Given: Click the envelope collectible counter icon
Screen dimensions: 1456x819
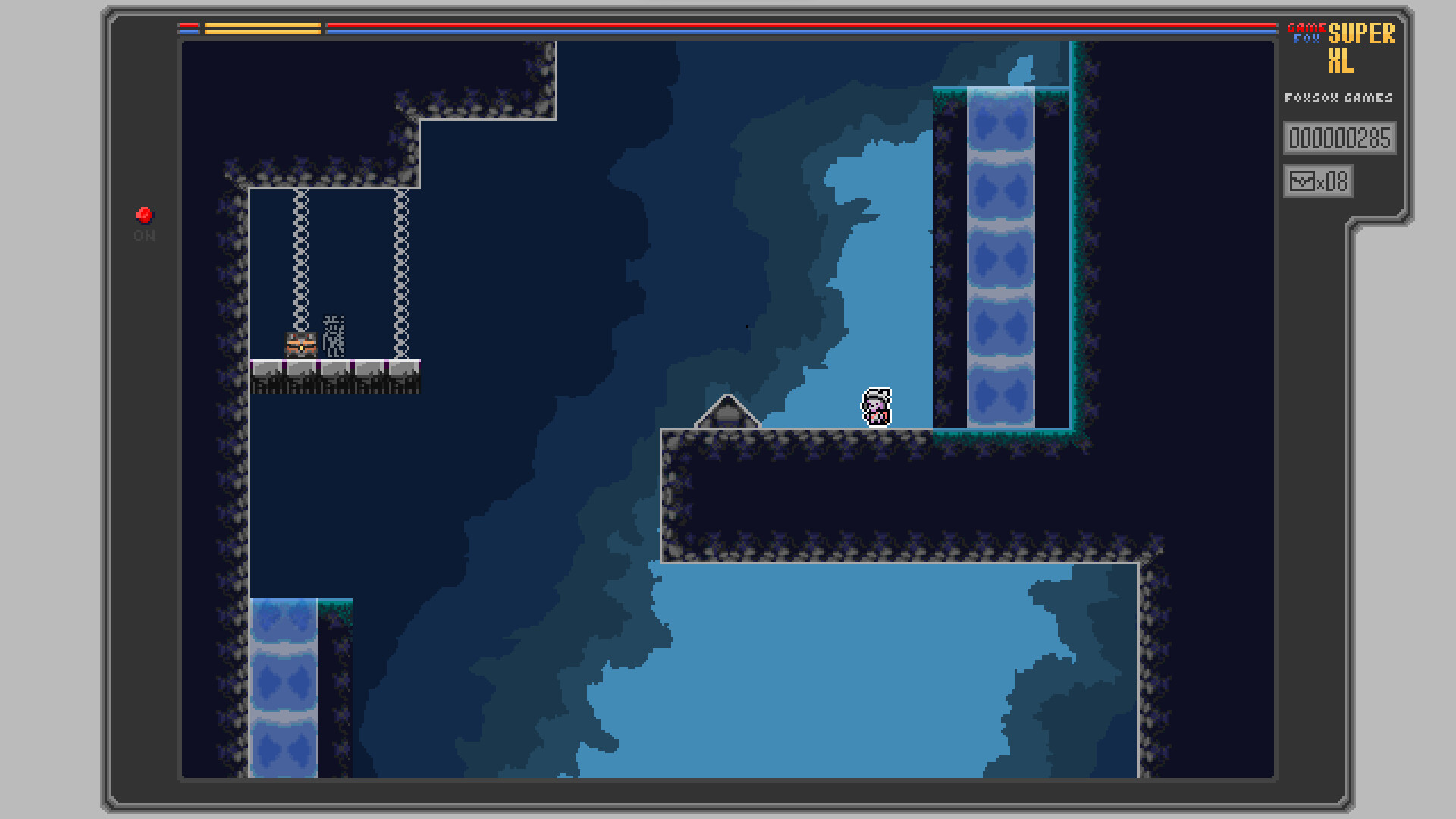Looking at the screenshot, I should (x=1301, y=180).
